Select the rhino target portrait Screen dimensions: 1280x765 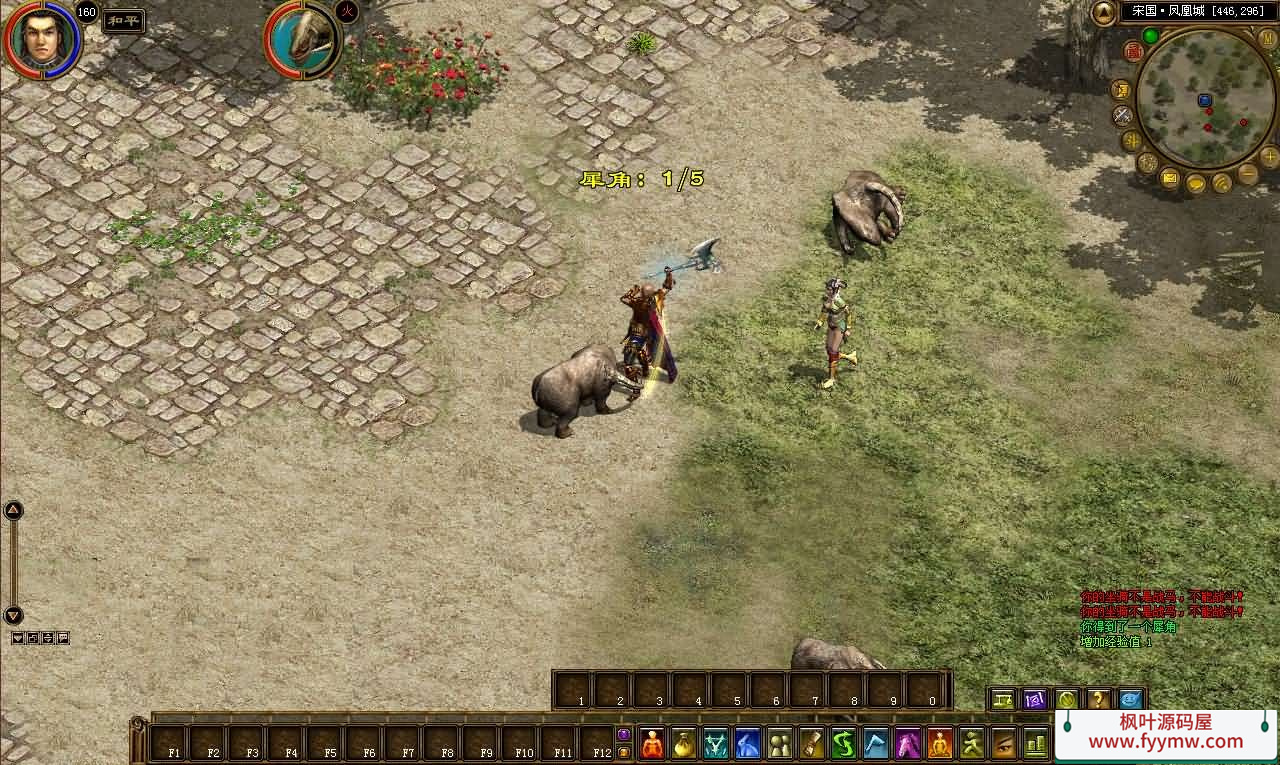click(302, 40)
